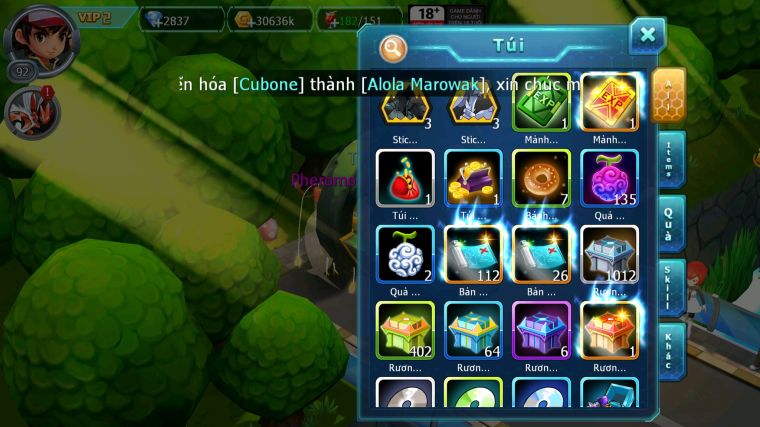Select the orange honeycomb all-items tab
This screenshot has width=760, height=427.
coord(670,94)
